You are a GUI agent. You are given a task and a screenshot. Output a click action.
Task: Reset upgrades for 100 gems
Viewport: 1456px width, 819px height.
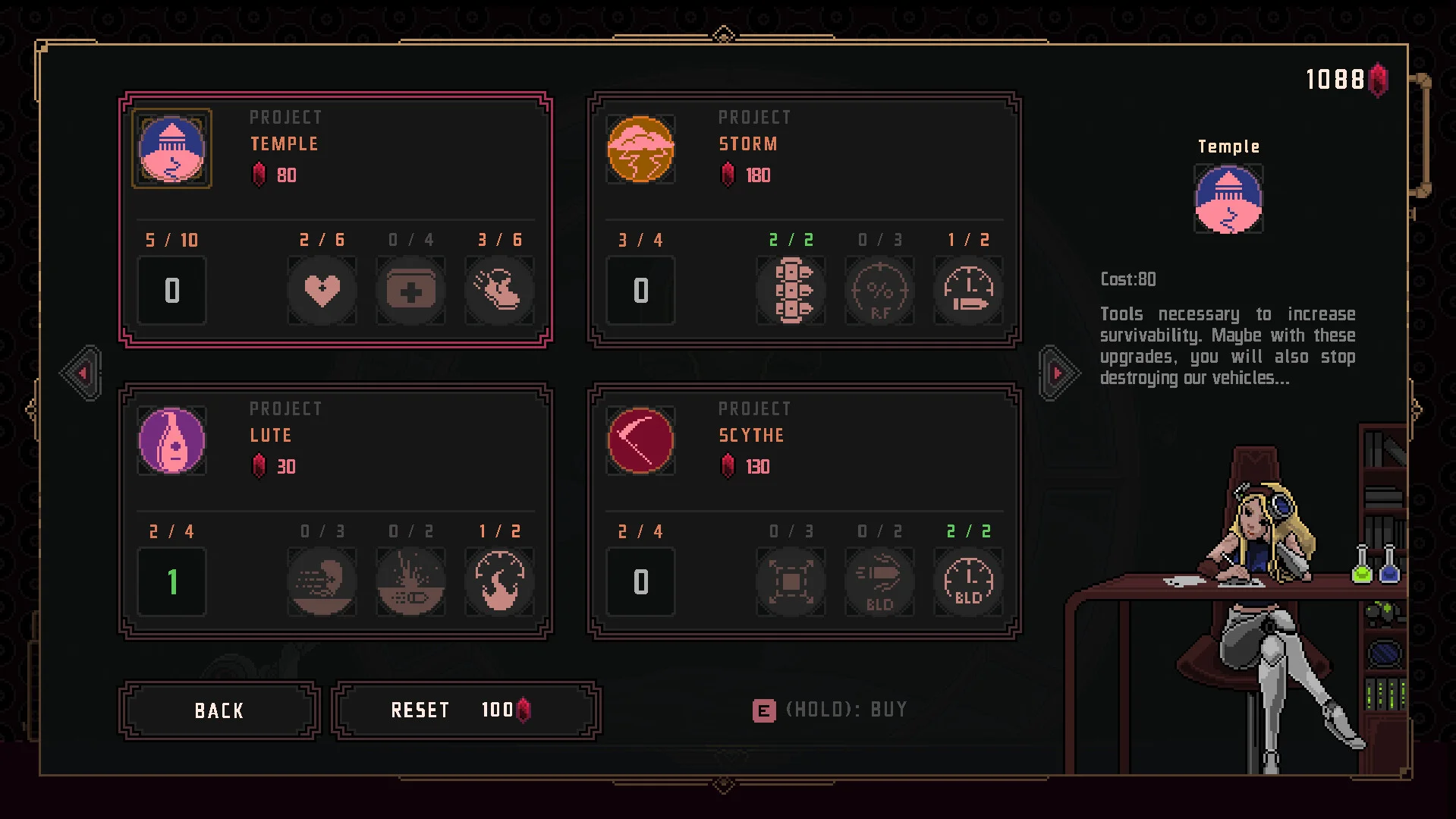466,710
